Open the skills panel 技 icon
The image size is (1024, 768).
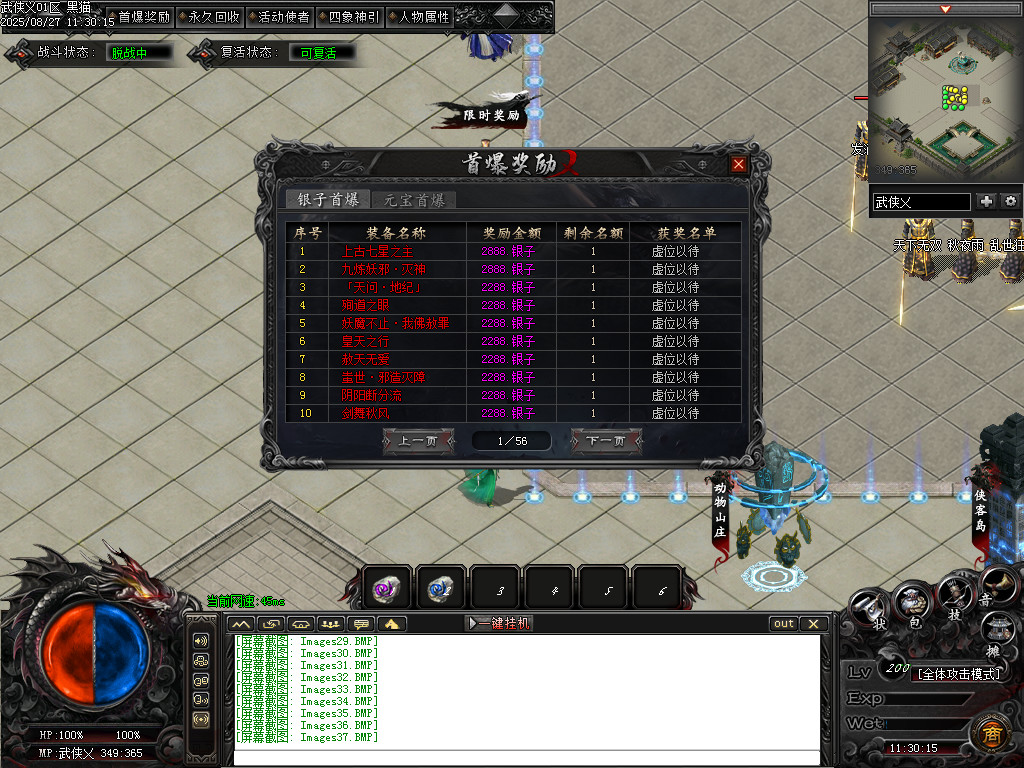coord(955,600)
